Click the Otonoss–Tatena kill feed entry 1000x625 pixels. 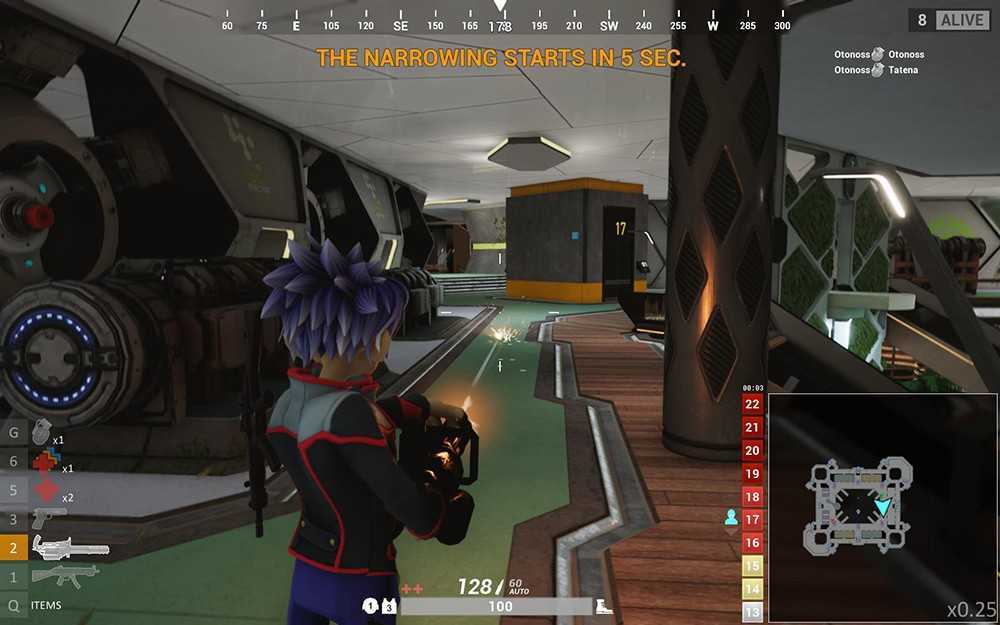coord(876,70)
